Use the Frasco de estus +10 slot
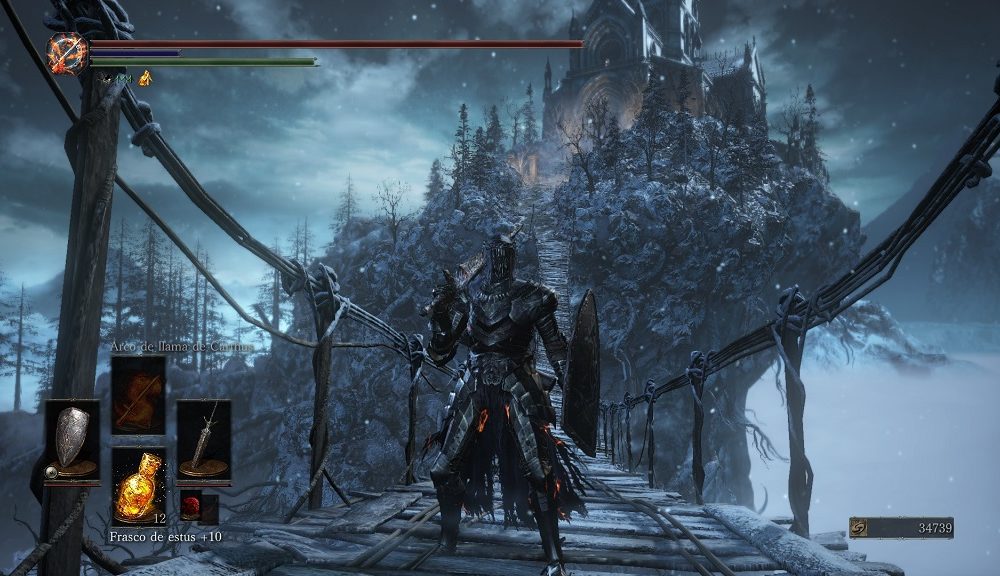1000x576 pixels. [138, 486]
